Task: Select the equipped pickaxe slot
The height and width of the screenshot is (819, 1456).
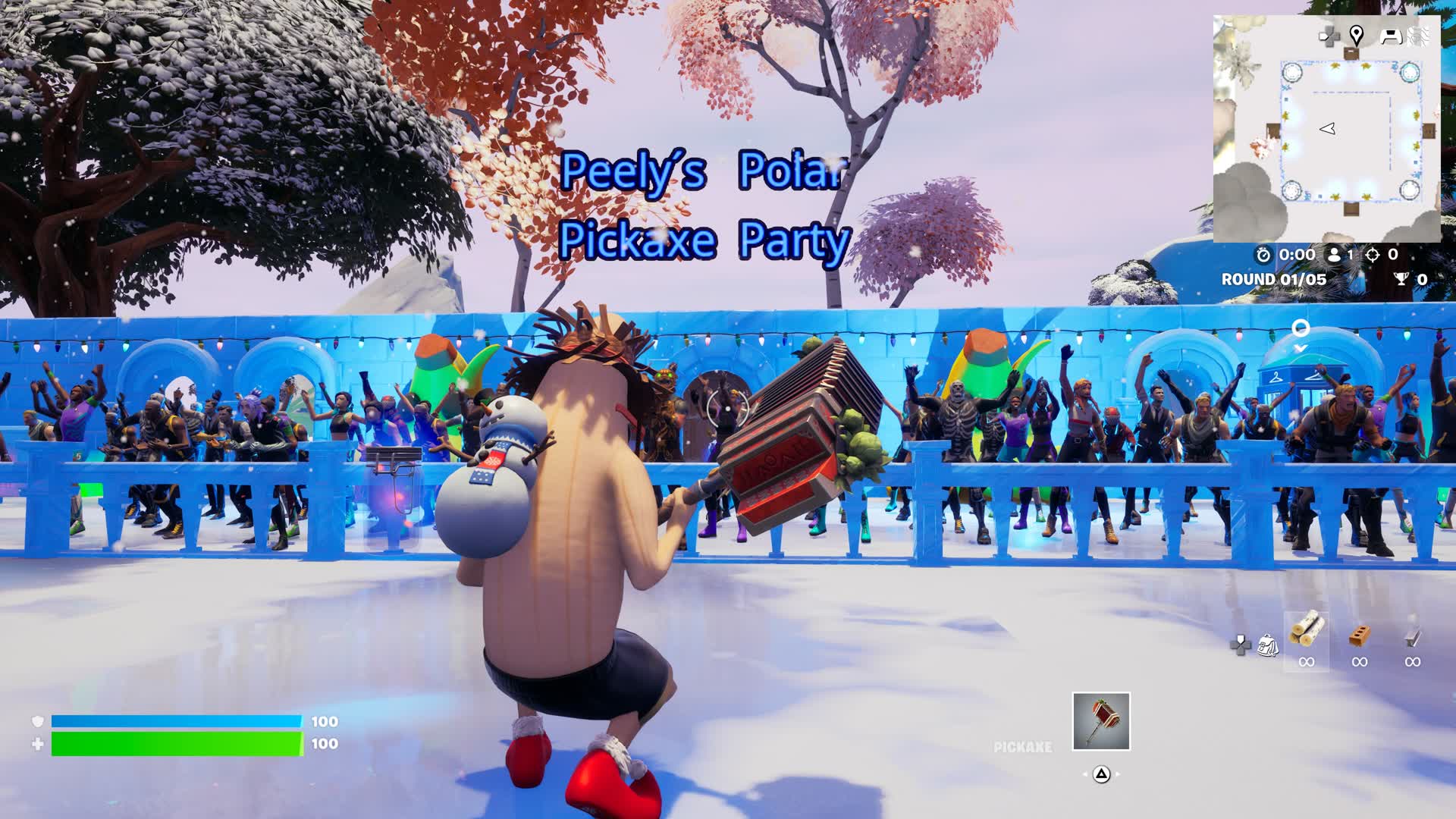Action: pos(1101,721)
